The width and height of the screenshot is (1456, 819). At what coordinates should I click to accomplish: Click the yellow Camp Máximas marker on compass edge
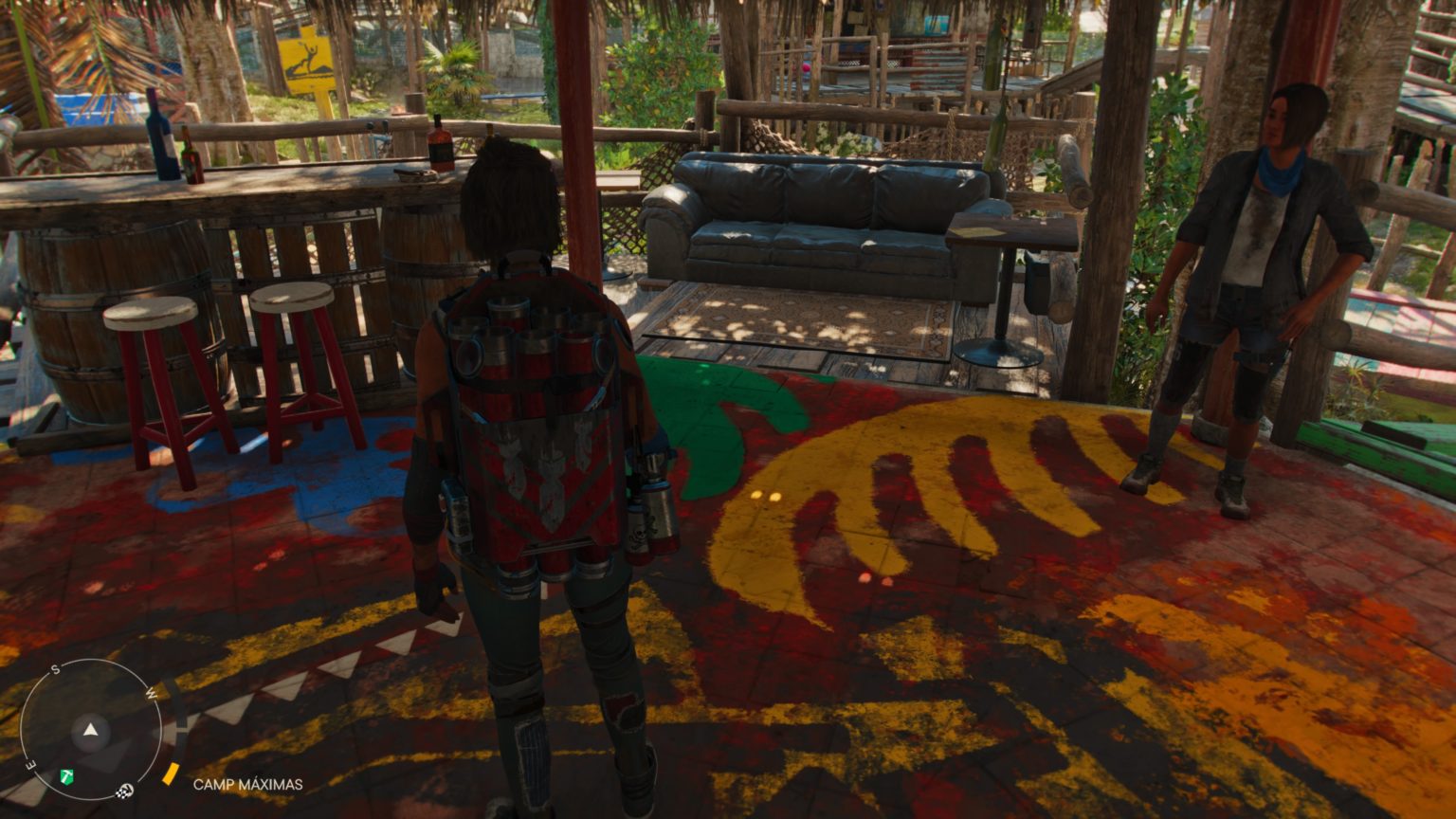click(x=170, y=773)
